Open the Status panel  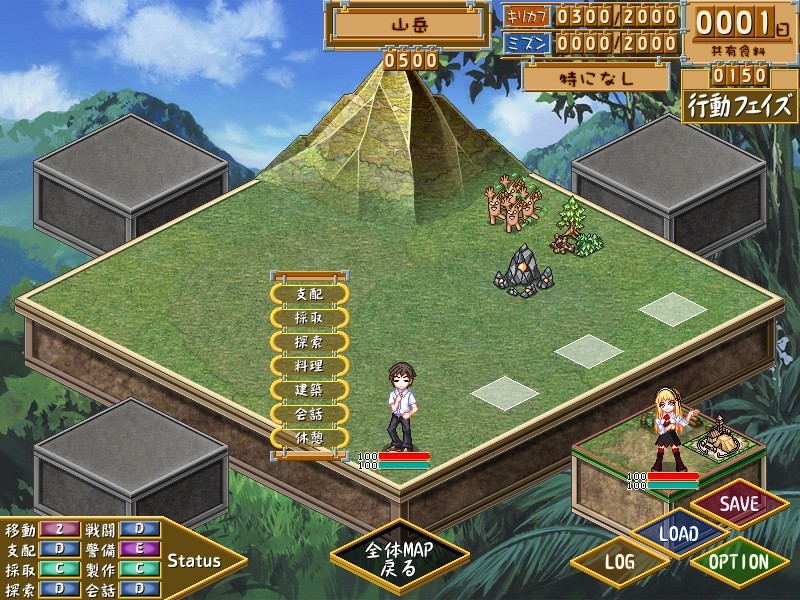tap(193, 560)
